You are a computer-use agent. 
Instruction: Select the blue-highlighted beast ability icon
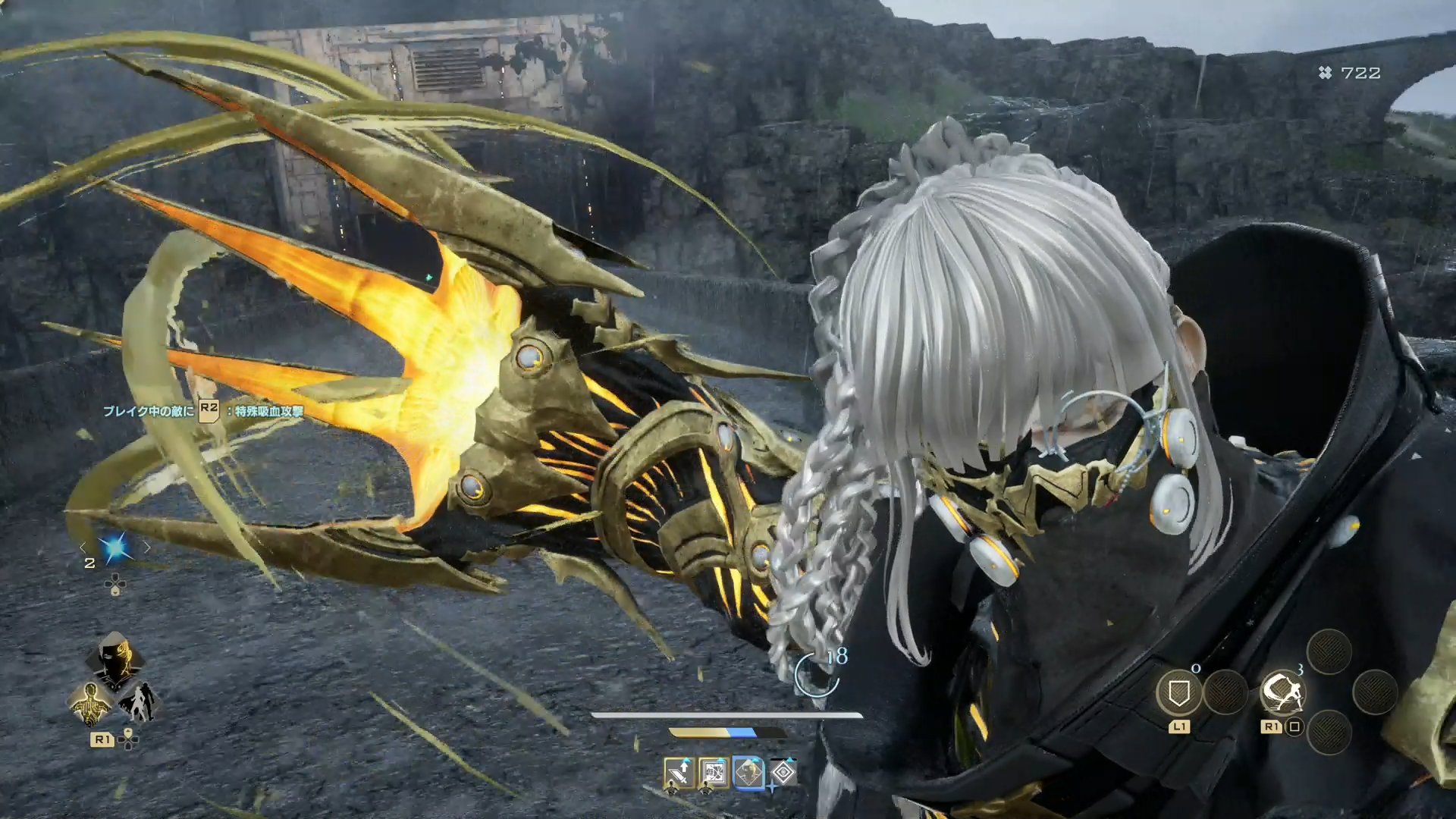pos(748,773)
